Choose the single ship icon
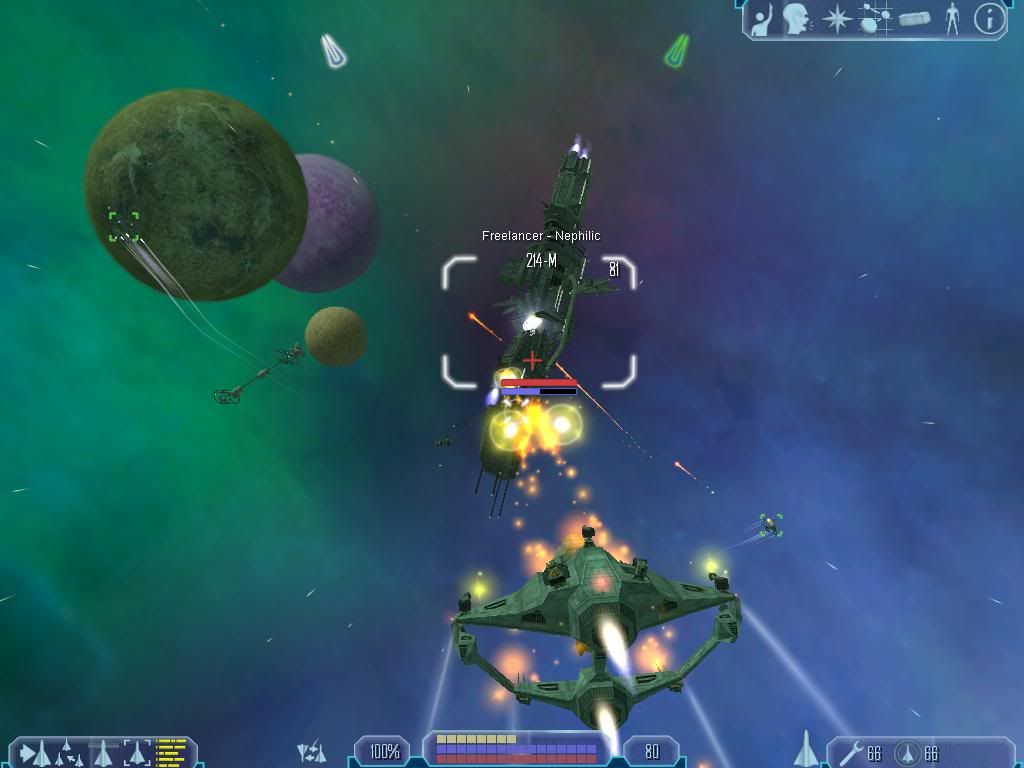Image resolution: width=1024 pixels, height=768 pixels. pos(103,751)
